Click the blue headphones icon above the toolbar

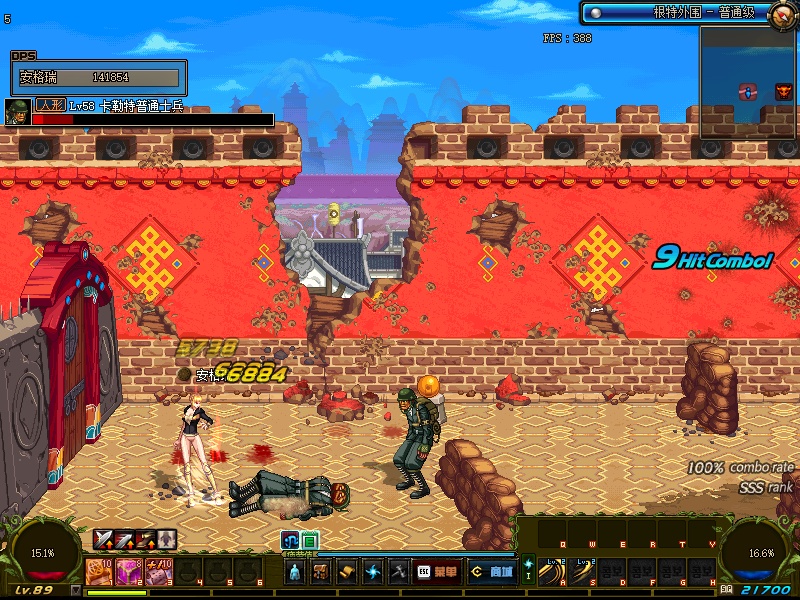(x=291, y=540)
